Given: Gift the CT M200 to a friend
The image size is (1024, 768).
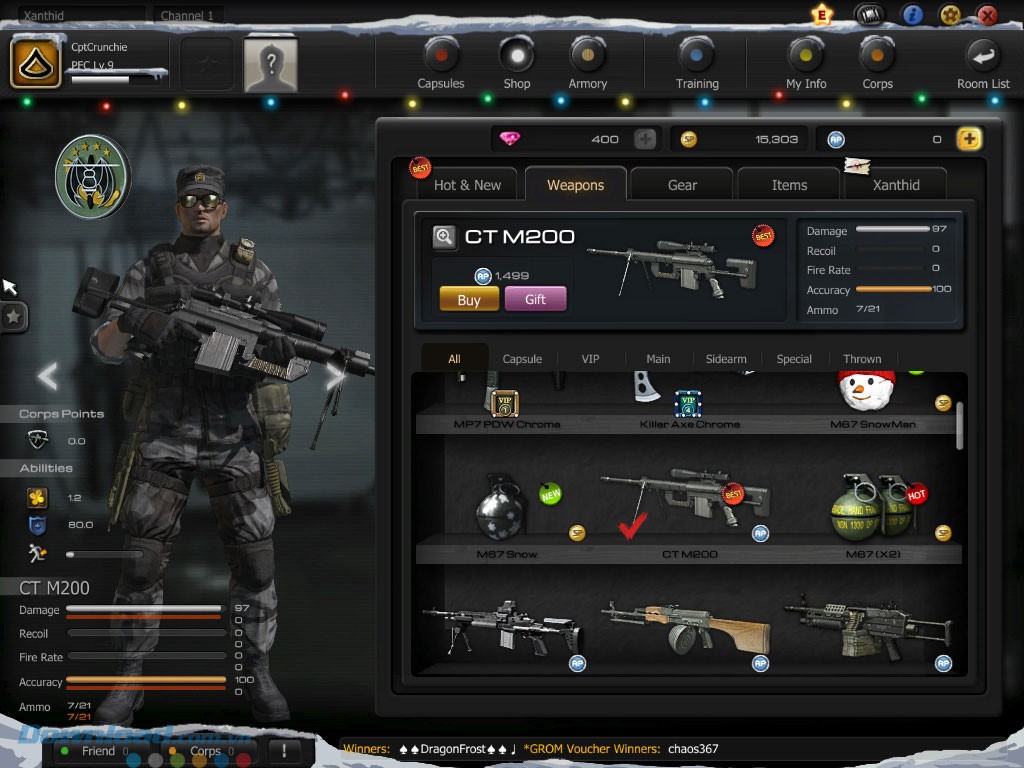Looking at the screenshot, I should [x=535, y=299].
